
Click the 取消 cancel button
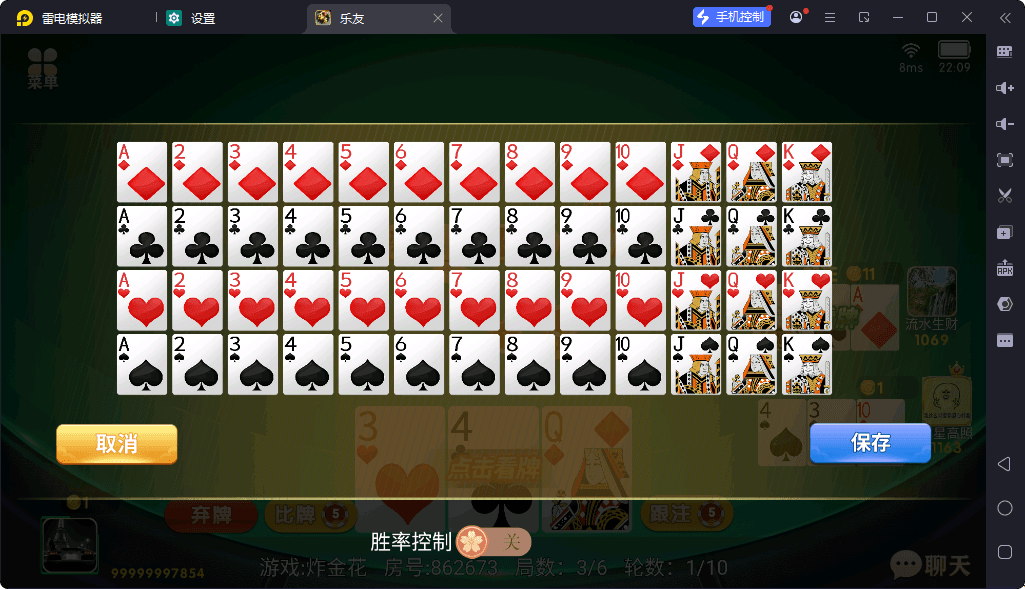(117, 444)
